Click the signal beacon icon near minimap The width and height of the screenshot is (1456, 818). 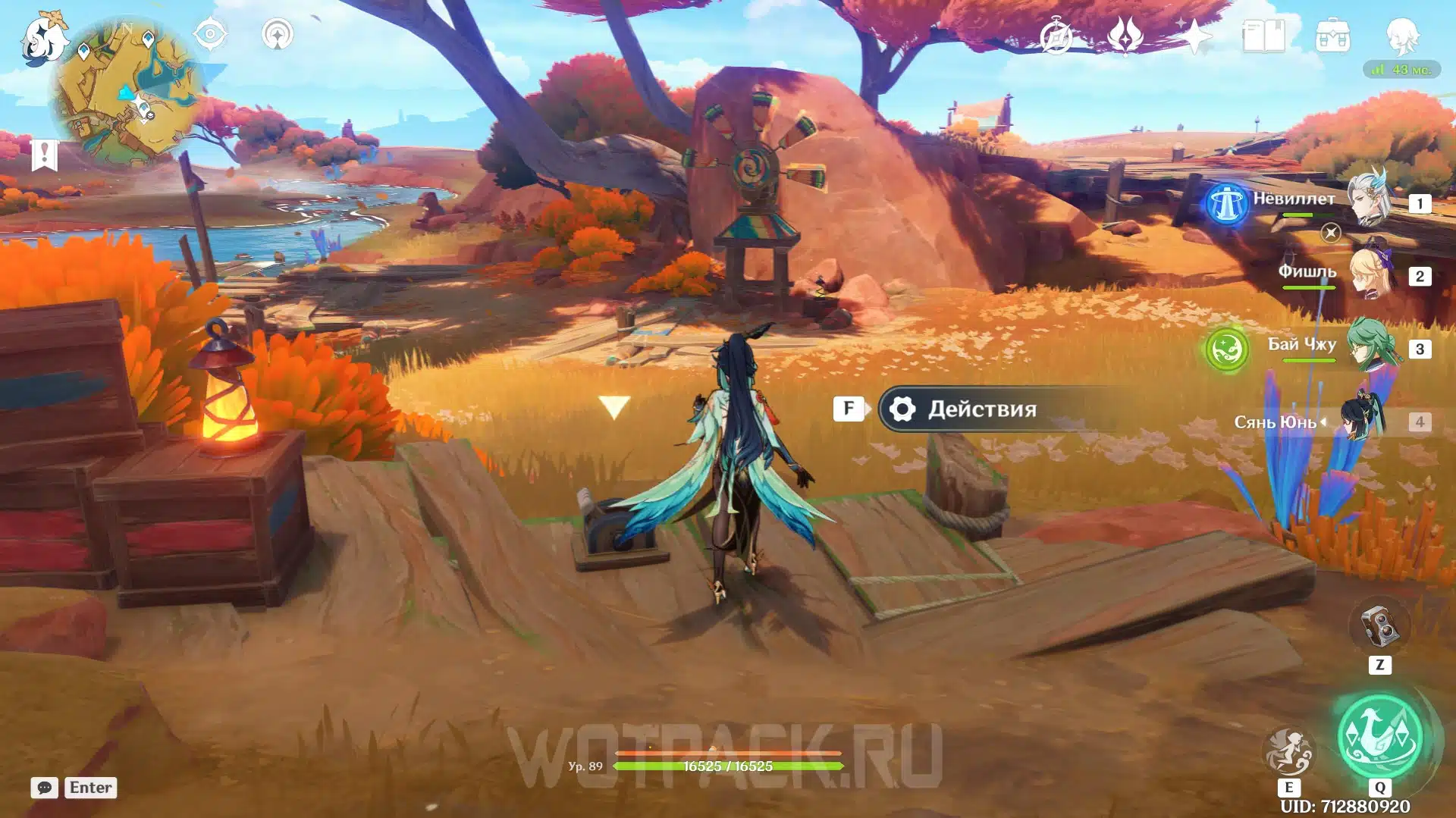(278, 34)
